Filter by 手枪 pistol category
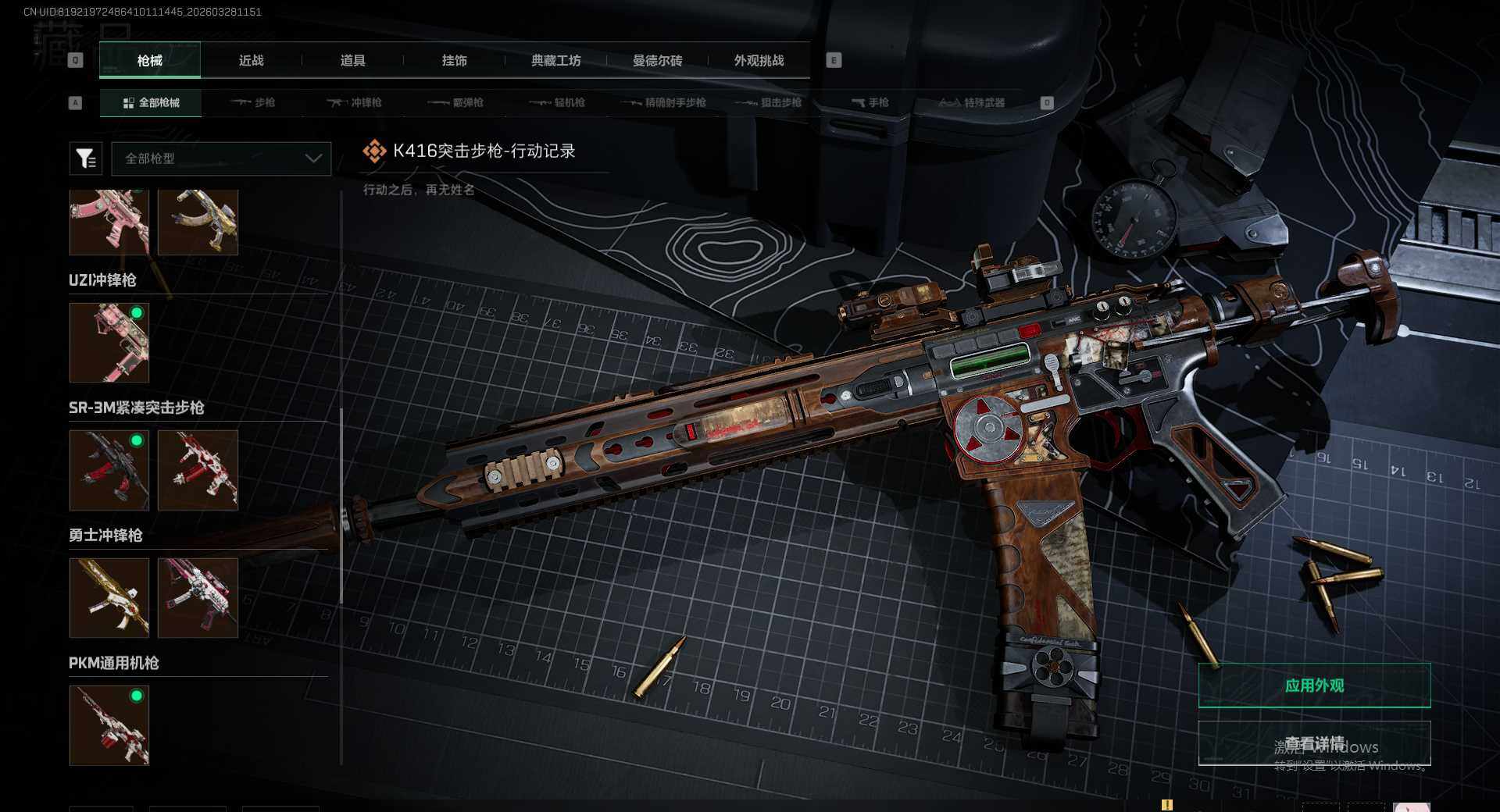Screen dimensions: 1500x812 coord(870,102)
